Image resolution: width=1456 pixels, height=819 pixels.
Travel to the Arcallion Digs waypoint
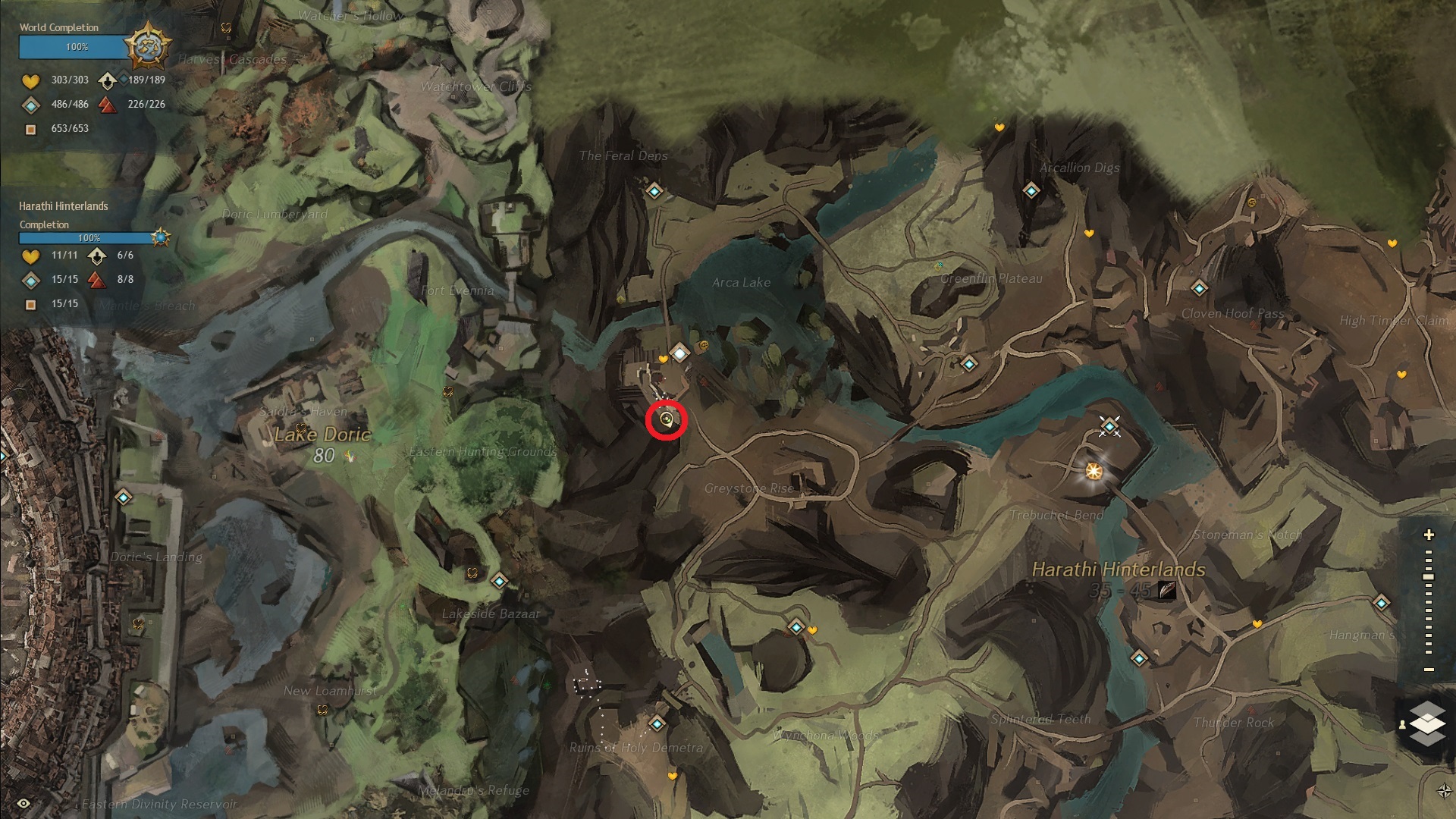[x=1031, y=191]
